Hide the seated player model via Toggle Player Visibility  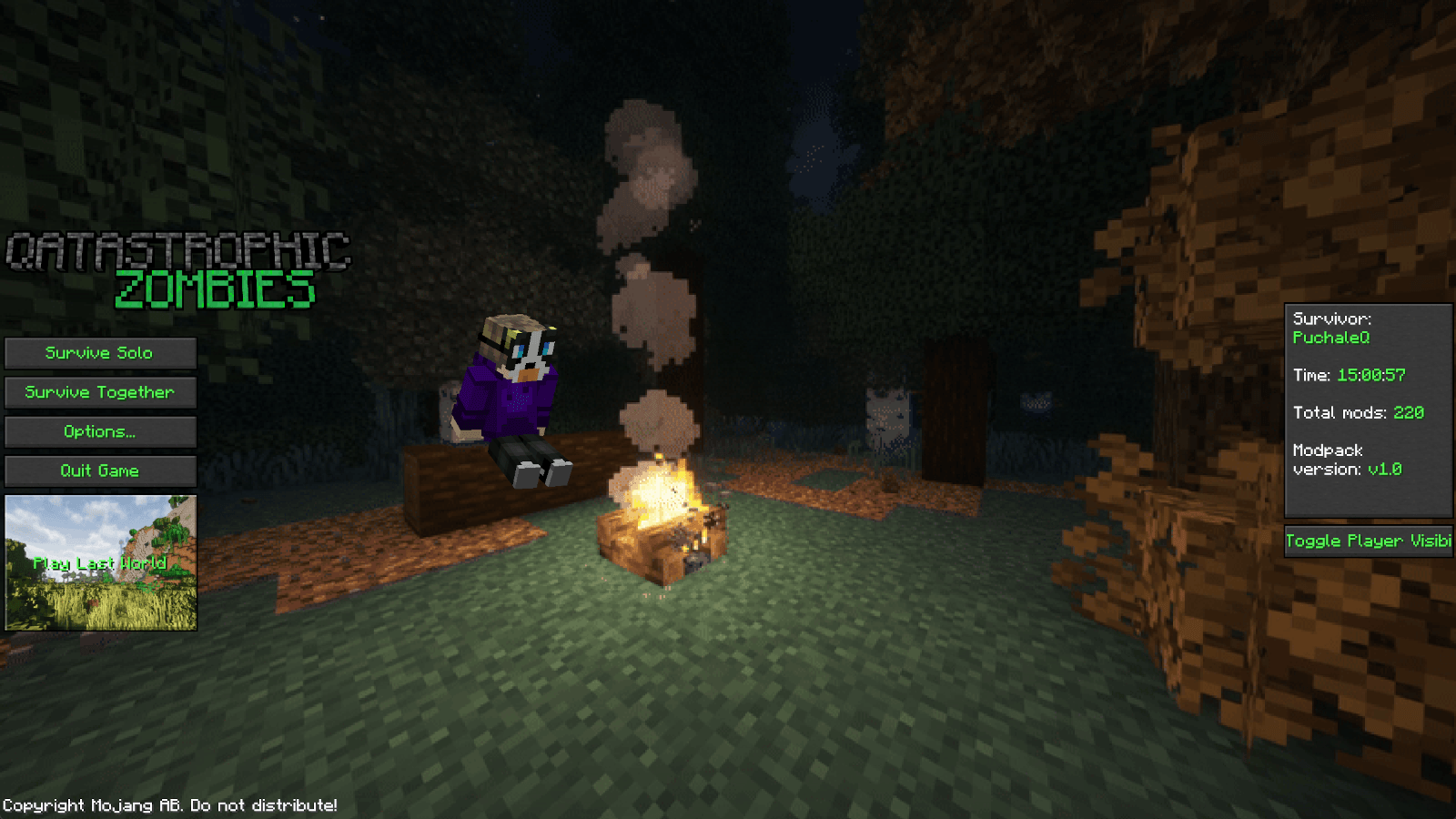pyautogui.click(x=1369, y=541)
